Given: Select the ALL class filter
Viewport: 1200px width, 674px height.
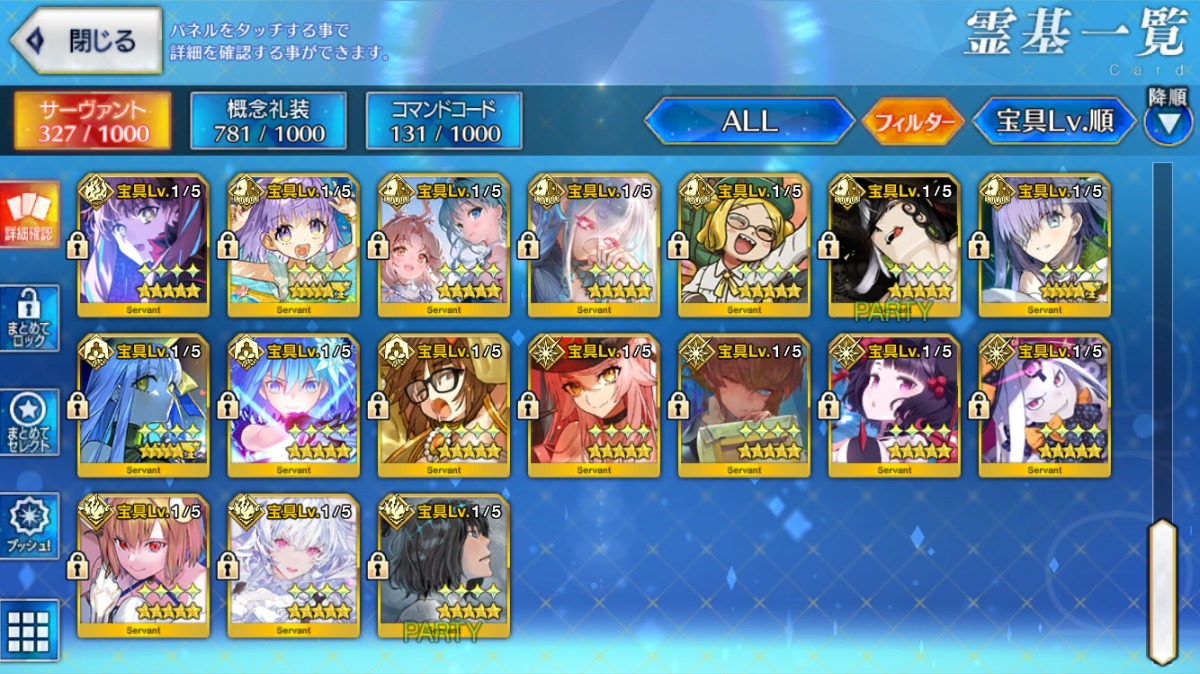Looking at the screenshot, I should pyautogui.click(x=749, y=121).
